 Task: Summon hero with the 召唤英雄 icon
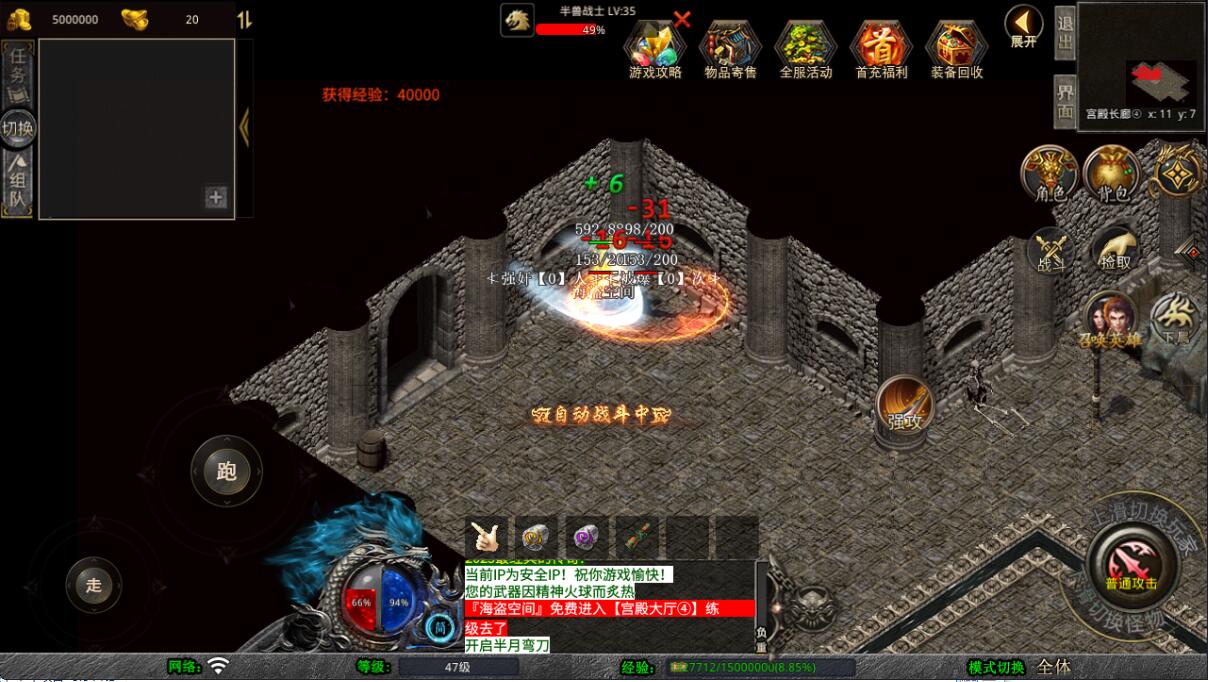[x=1110, y=320]
